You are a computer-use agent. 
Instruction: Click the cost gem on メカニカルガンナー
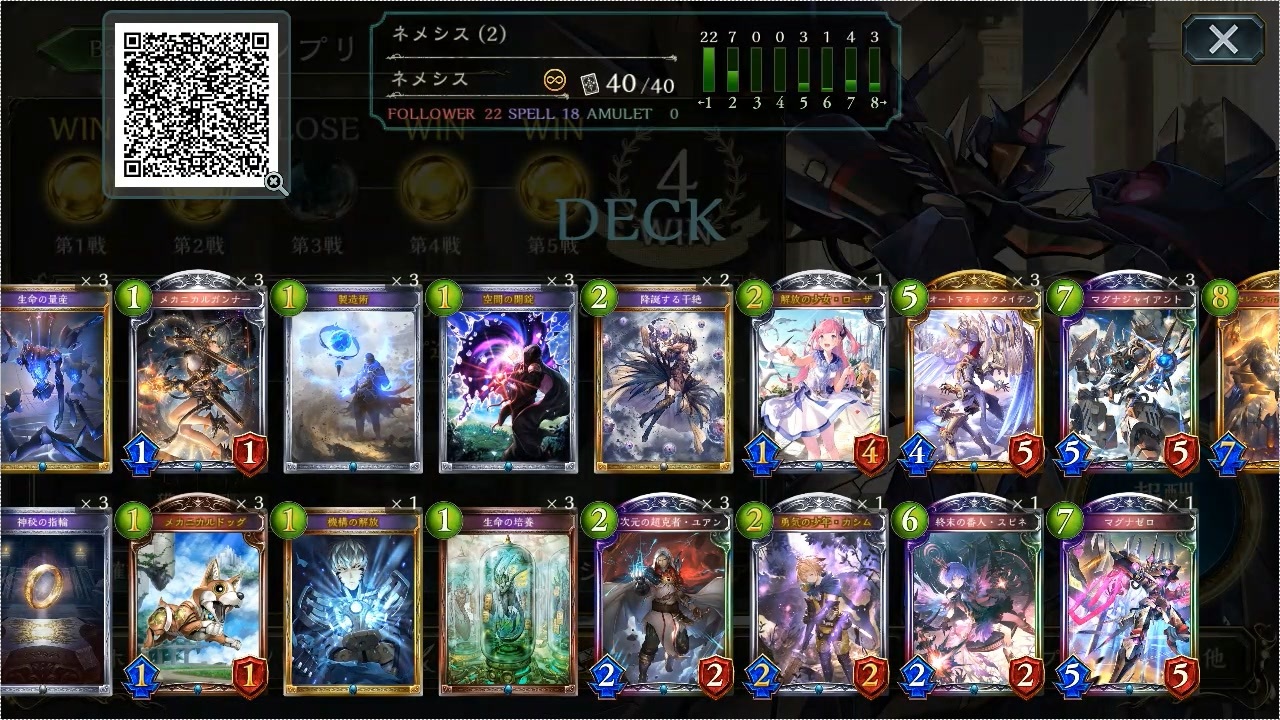(x=134, y=298)
